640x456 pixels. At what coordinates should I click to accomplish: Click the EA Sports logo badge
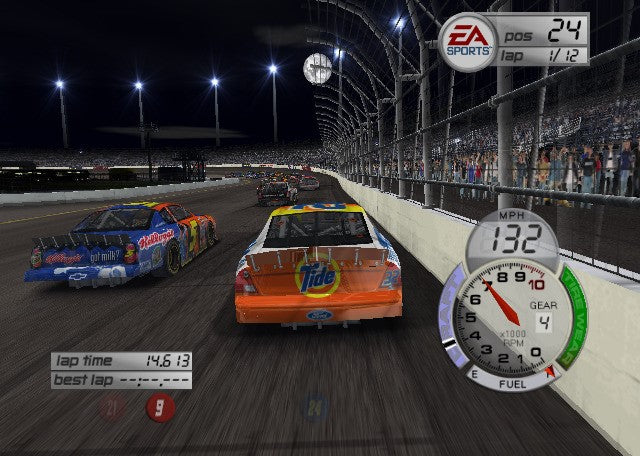pyautogui.click(x=468, y=42)
